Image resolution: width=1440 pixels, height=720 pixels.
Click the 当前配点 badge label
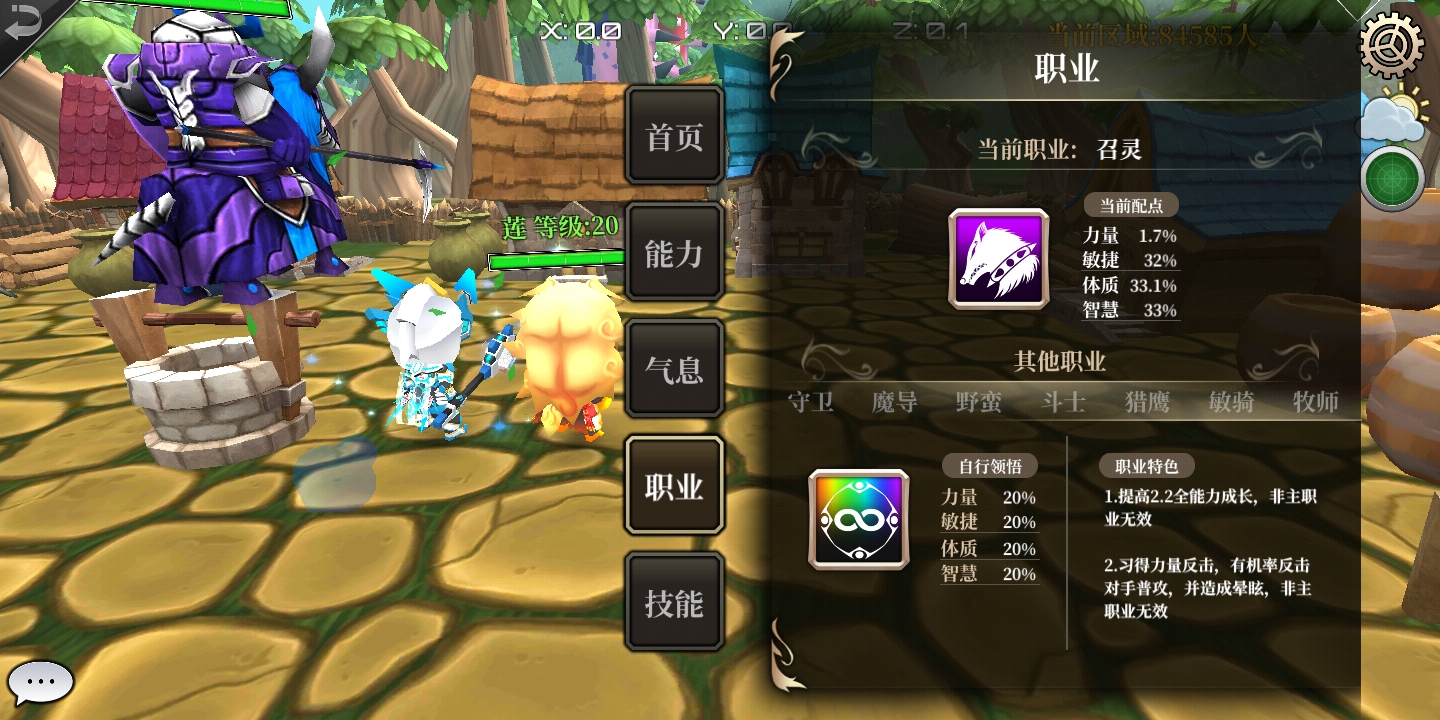(1132, 204)
